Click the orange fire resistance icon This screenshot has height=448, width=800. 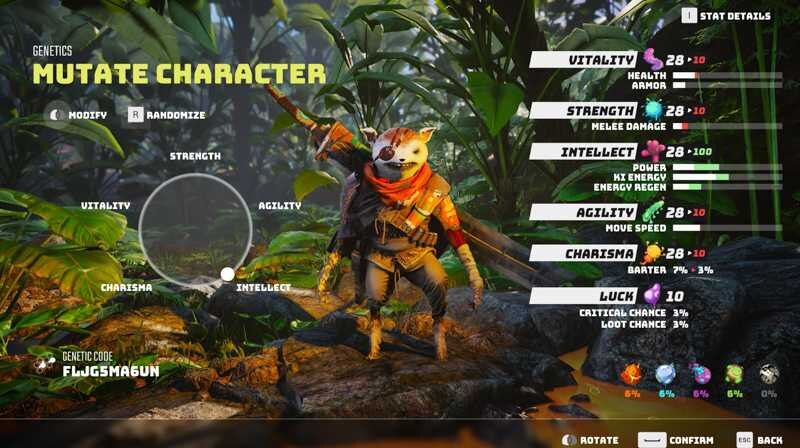click(632, 375)
